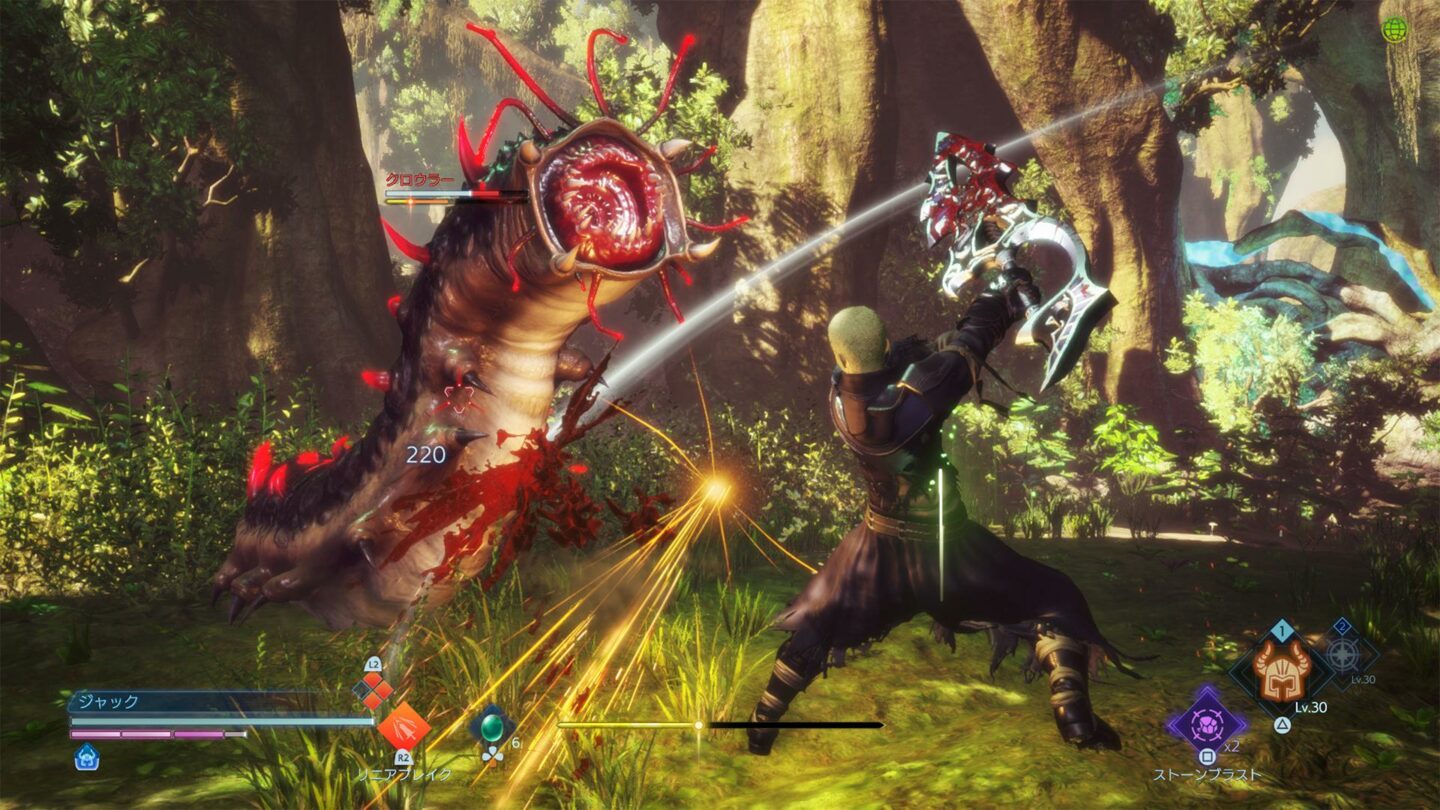1440x810 pixels.
Task: Click the triangle button prompt under the job icon
Action: click(x=1284, y=724)
